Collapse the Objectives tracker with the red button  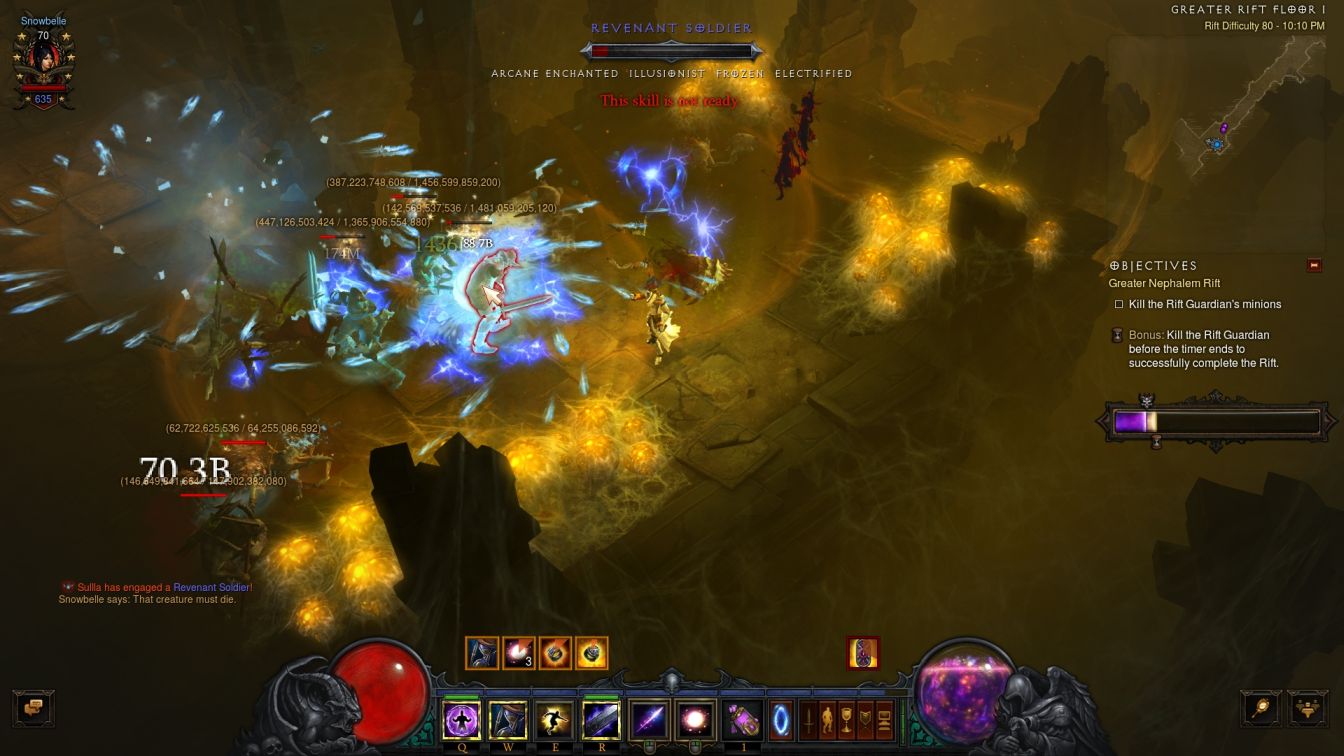(x=1313, y=265)
